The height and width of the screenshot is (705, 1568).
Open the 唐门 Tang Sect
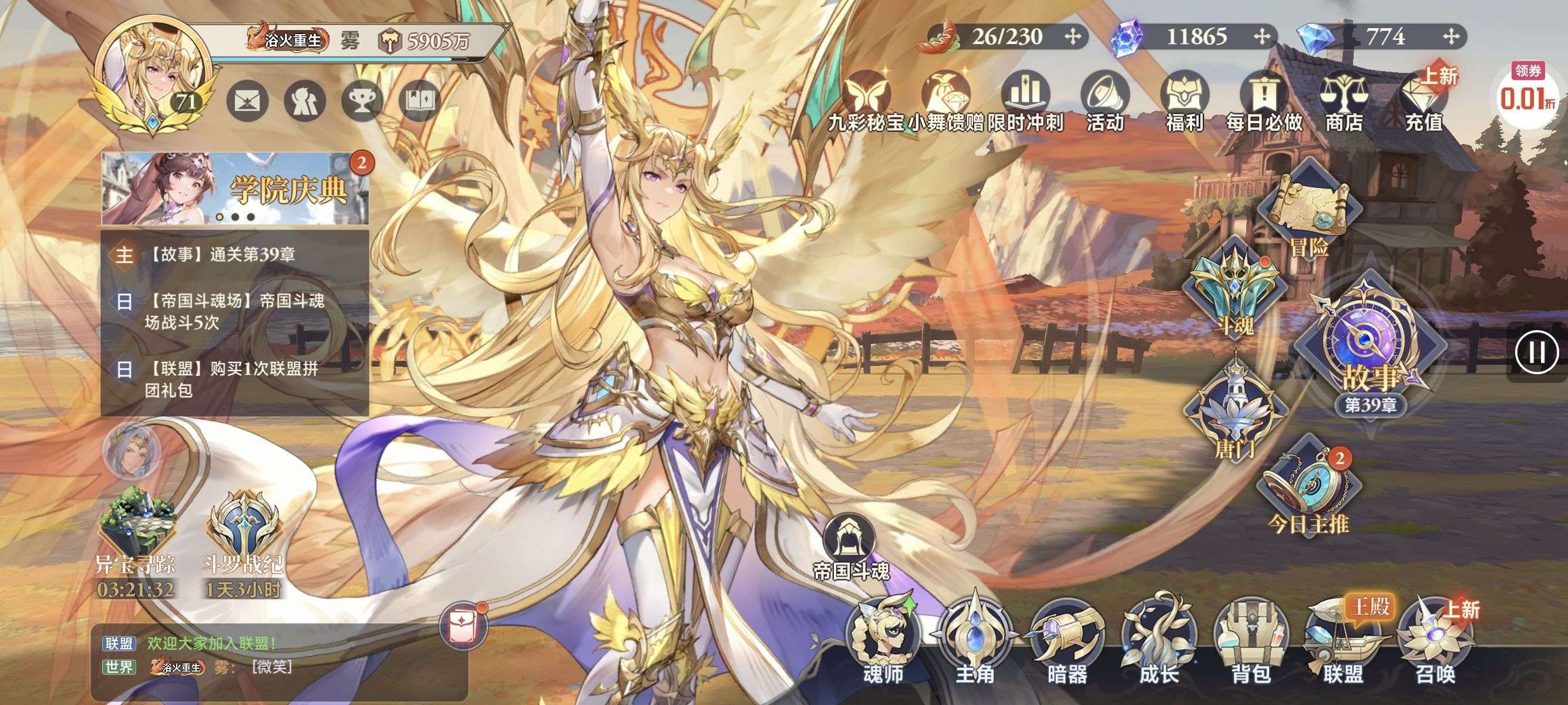click(1236, 408)
